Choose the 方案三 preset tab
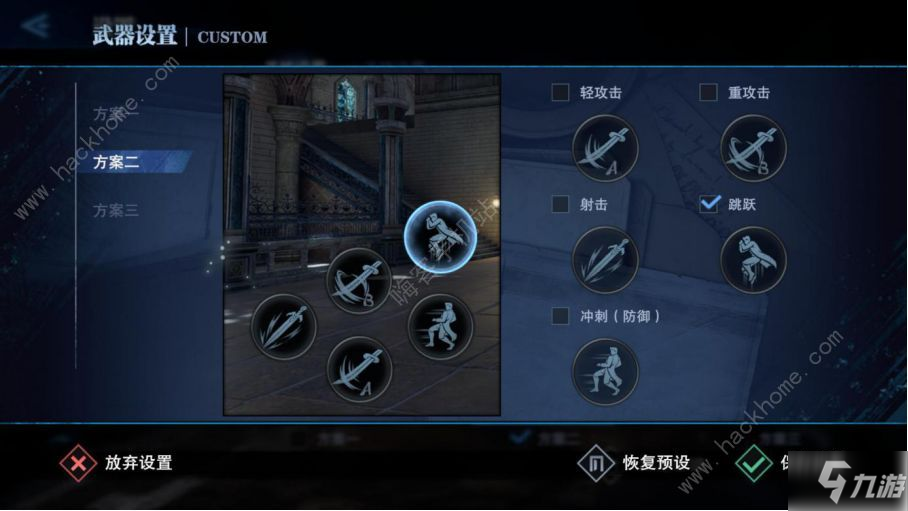The image size is (908, 511). [x=116, y=210]
